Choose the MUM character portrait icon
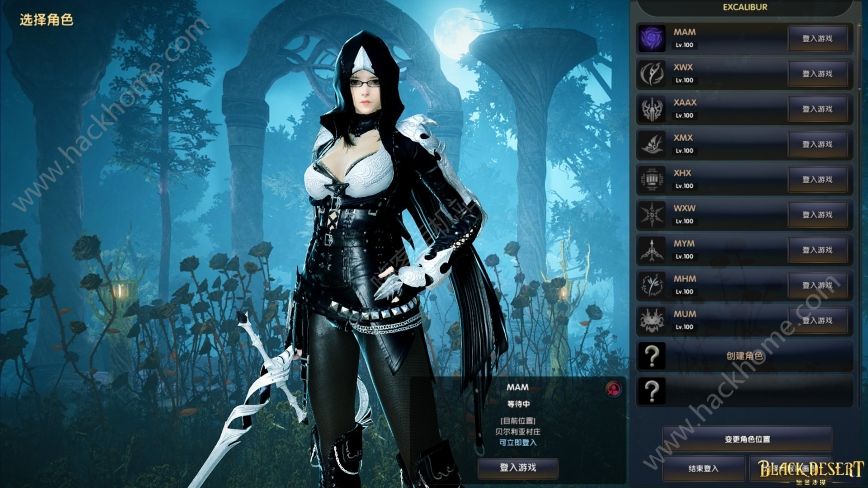Image resolution: width=868 pixels, height=488 pixels. [652, 320]
